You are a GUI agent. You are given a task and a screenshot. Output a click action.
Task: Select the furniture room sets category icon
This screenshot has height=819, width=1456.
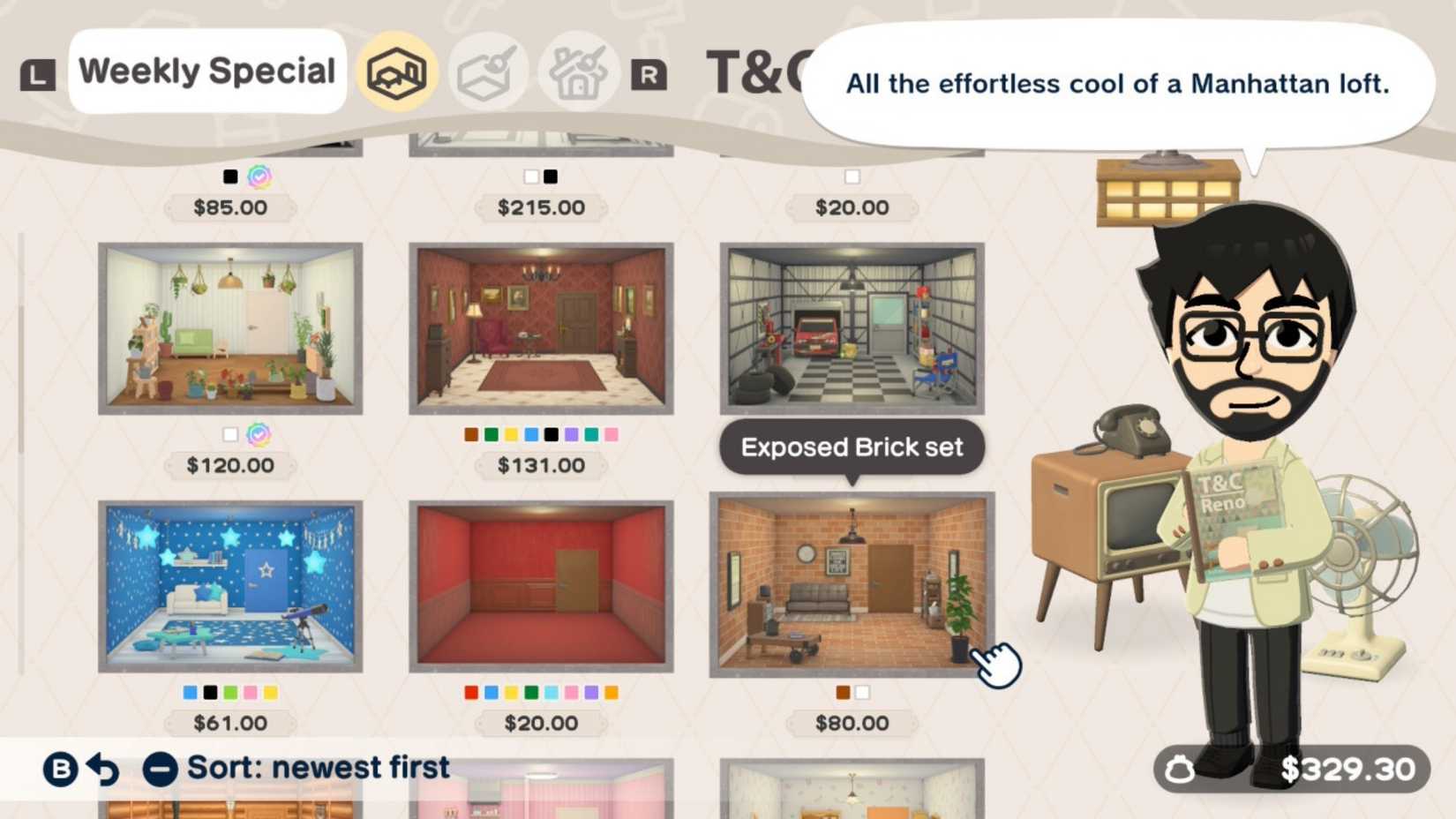click(x=397, y=71)
